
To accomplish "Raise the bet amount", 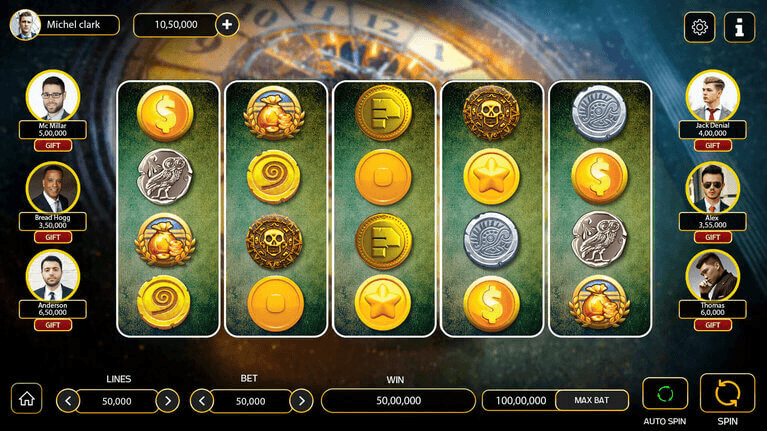I will (x=301, y=401).
